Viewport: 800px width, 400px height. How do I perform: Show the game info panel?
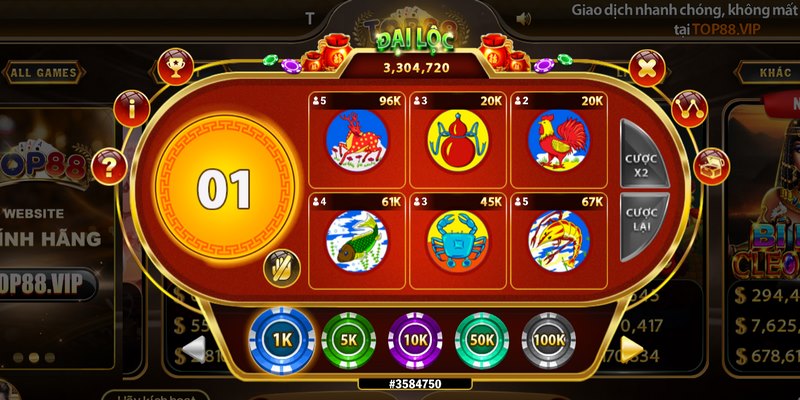point(132,109)
